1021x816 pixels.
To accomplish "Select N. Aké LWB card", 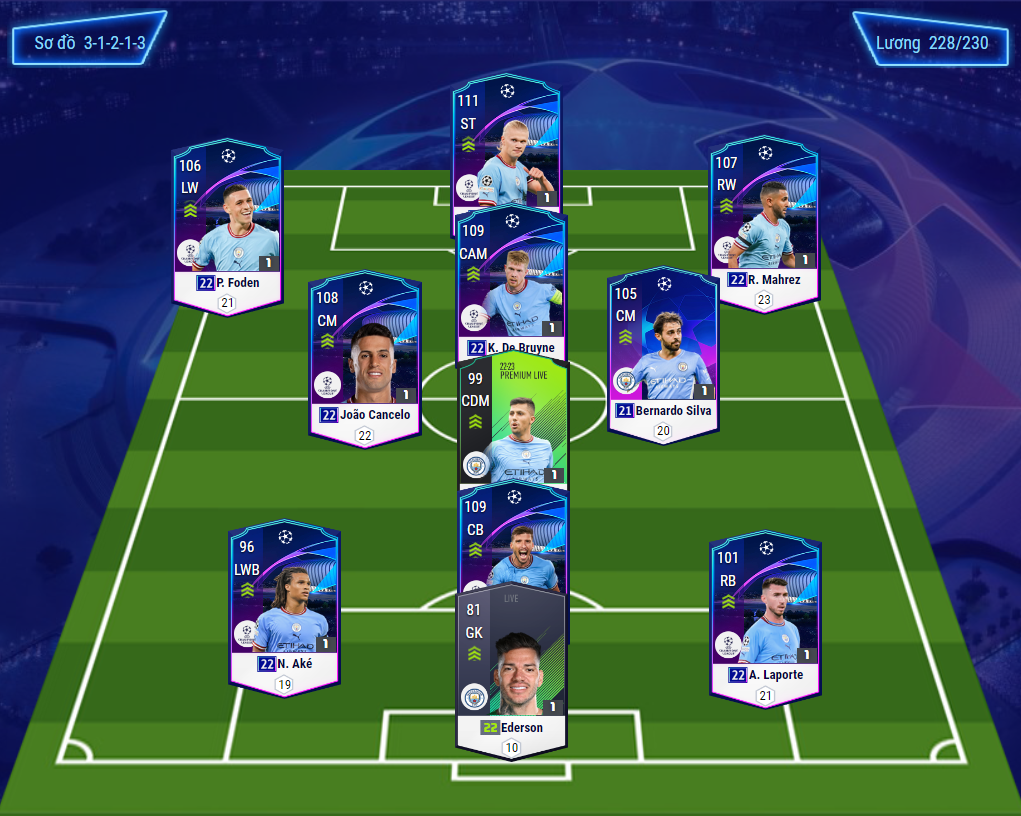I will 284,605.
